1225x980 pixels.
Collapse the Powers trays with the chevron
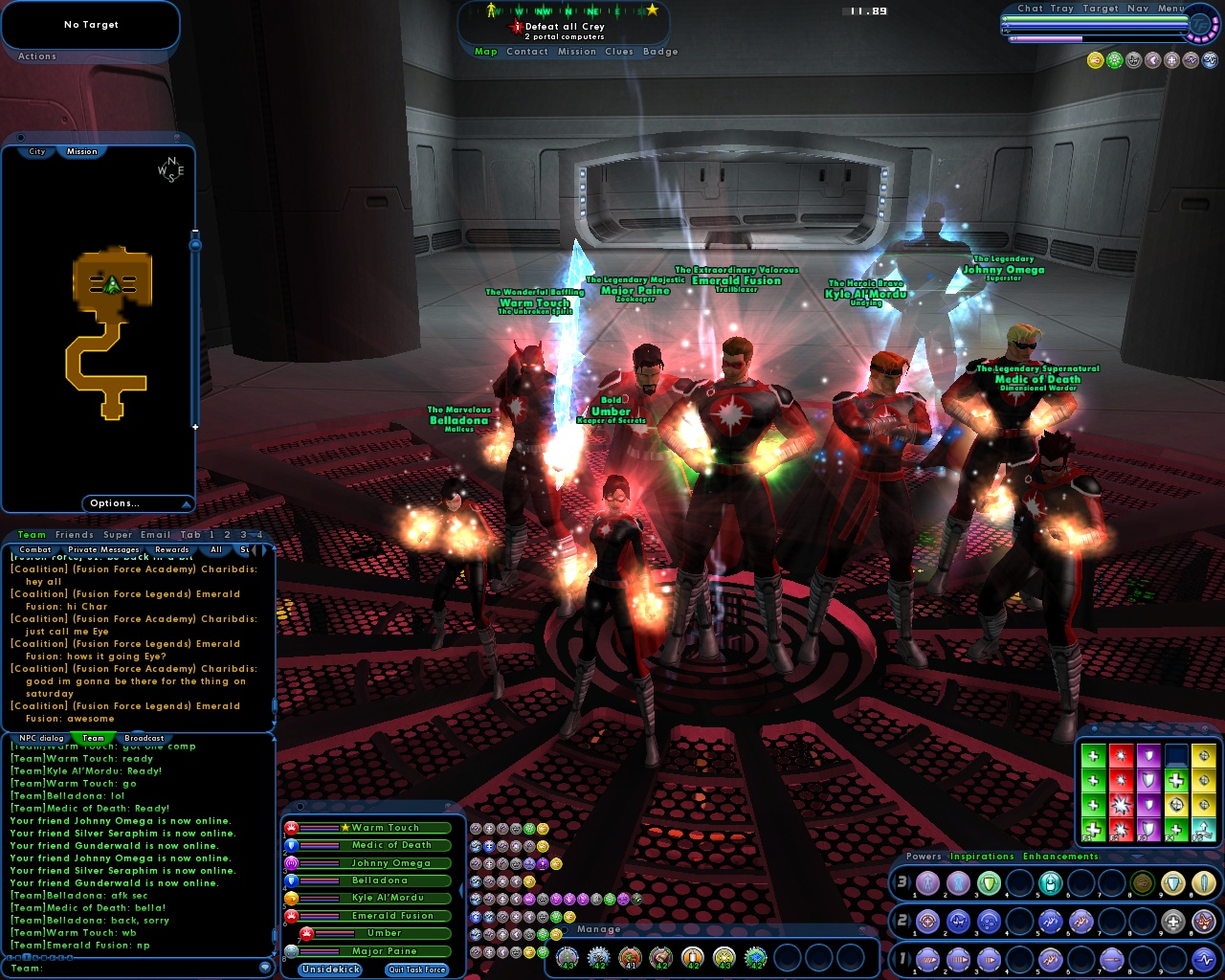[1136, 856]
